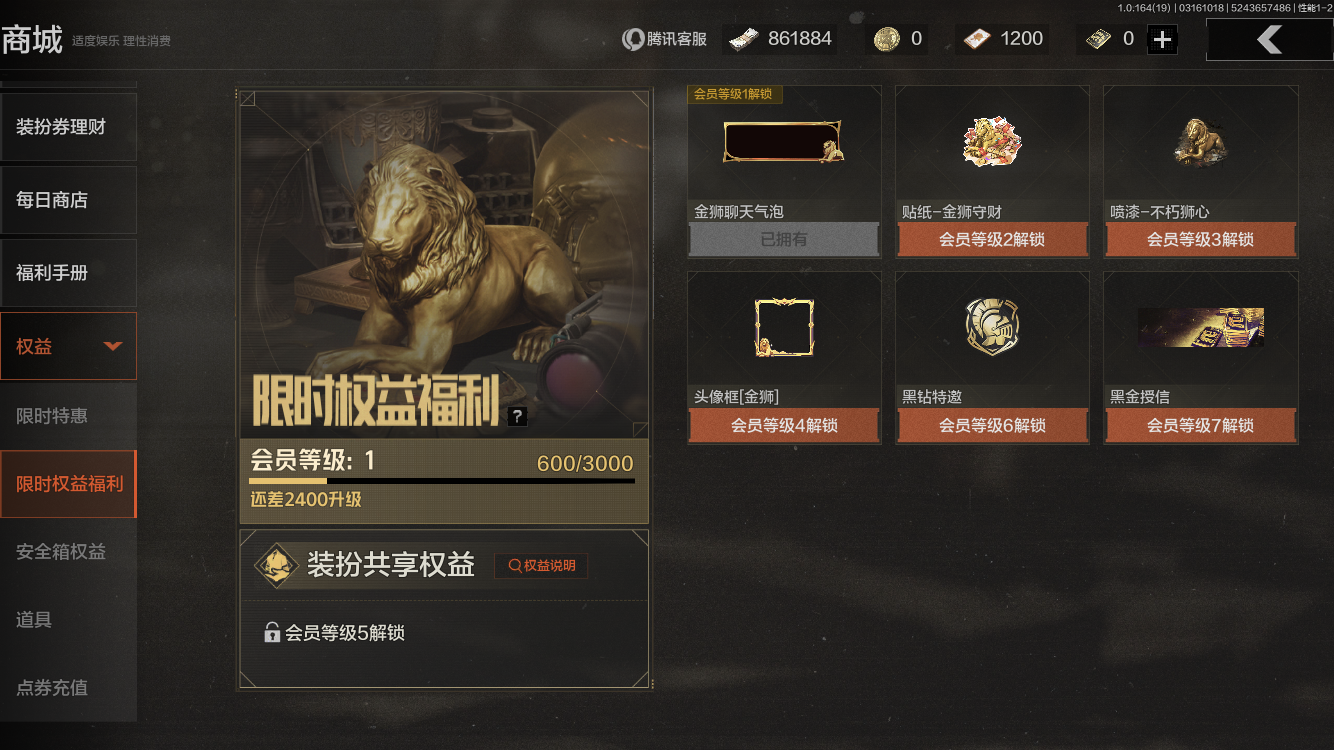Click the cash currency icon showing 861884
Viewport: 1334px width, 750px height.
tap(742, 37)
